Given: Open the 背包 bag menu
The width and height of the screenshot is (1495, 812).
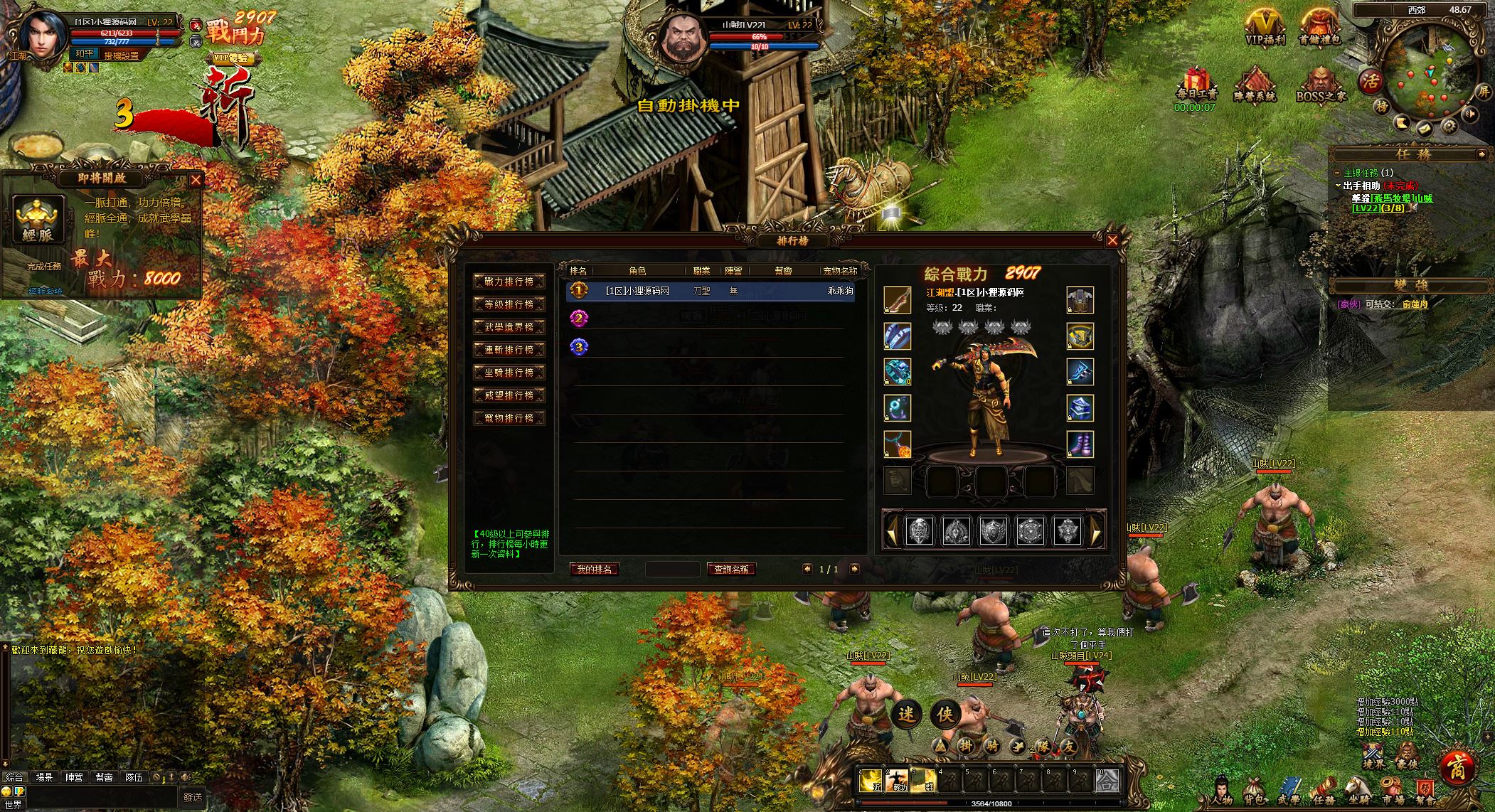Looking at the screenshot, I should coord(1255,791).
